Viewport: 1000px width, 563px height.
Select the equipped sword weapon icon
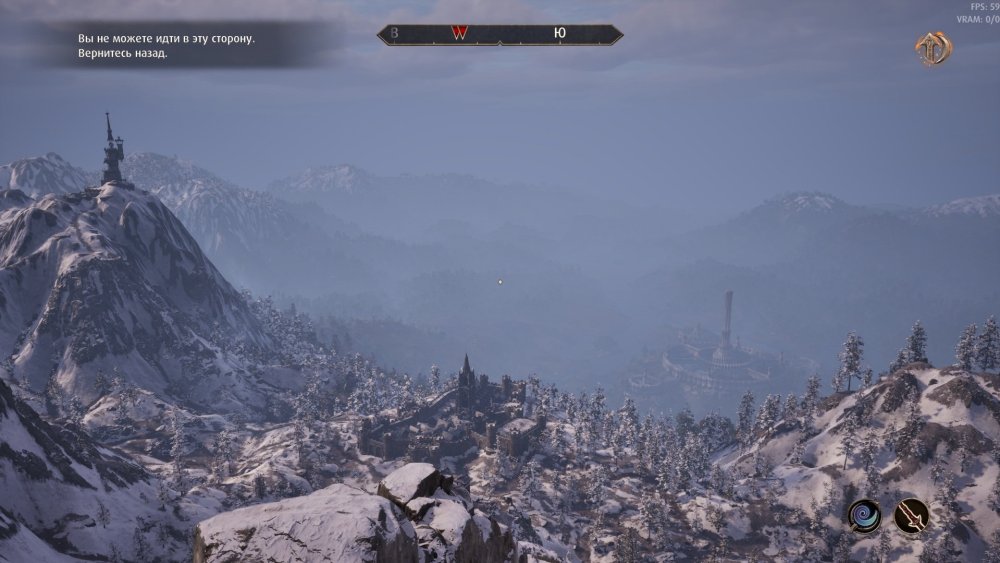tap(911, 516)
